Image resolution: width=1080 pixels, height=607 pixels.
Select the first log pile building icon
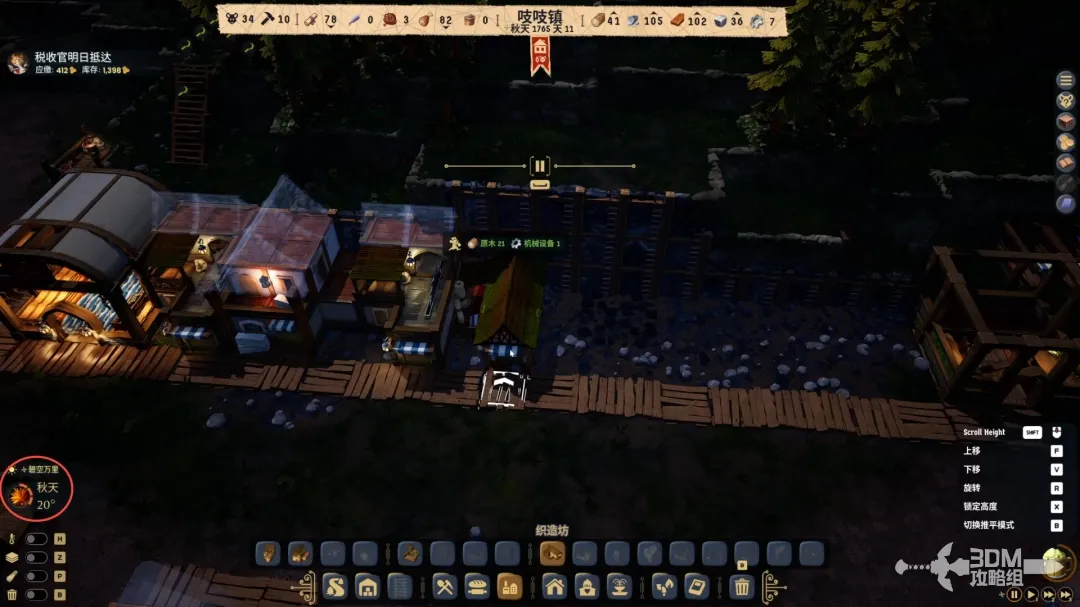(268, 553)
